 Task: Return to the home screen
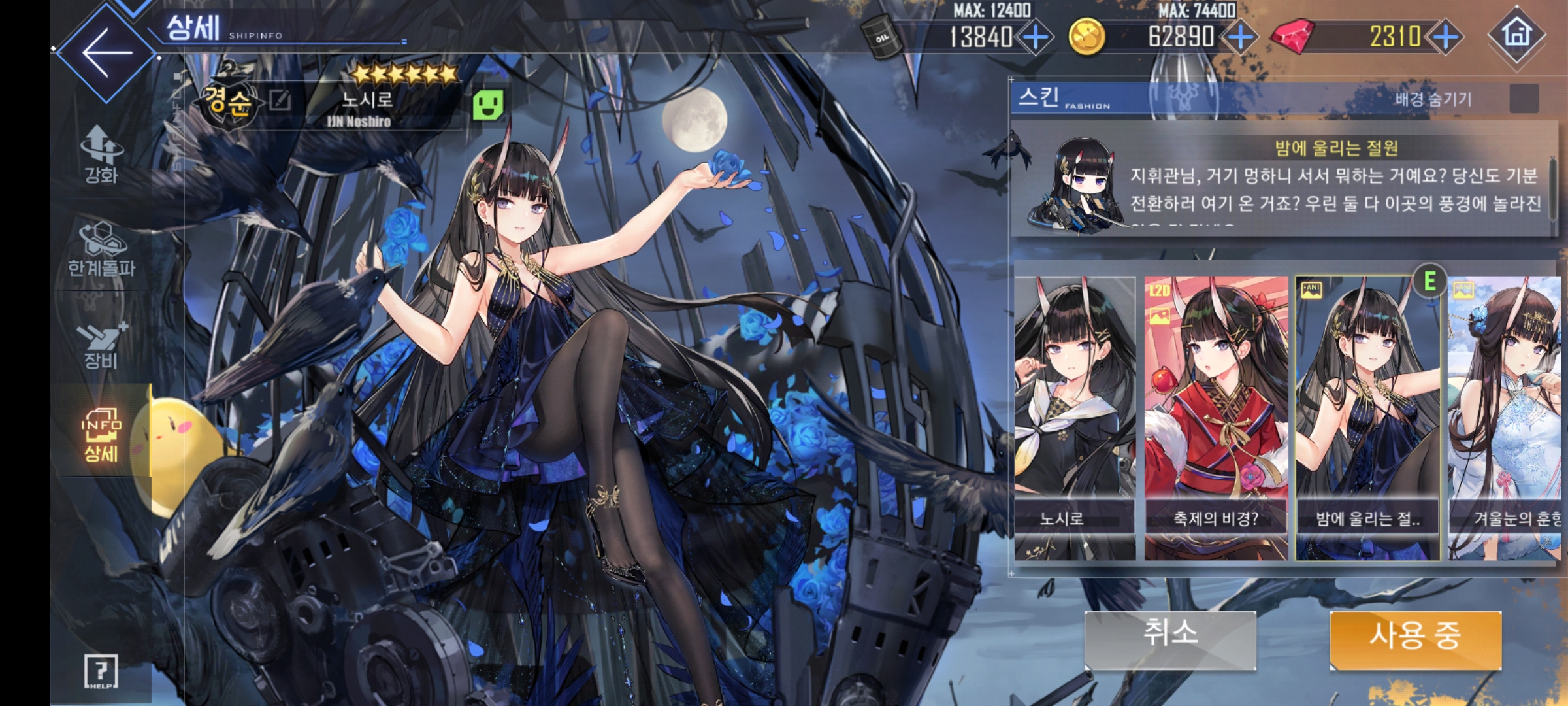click(x=1517, y=35)
